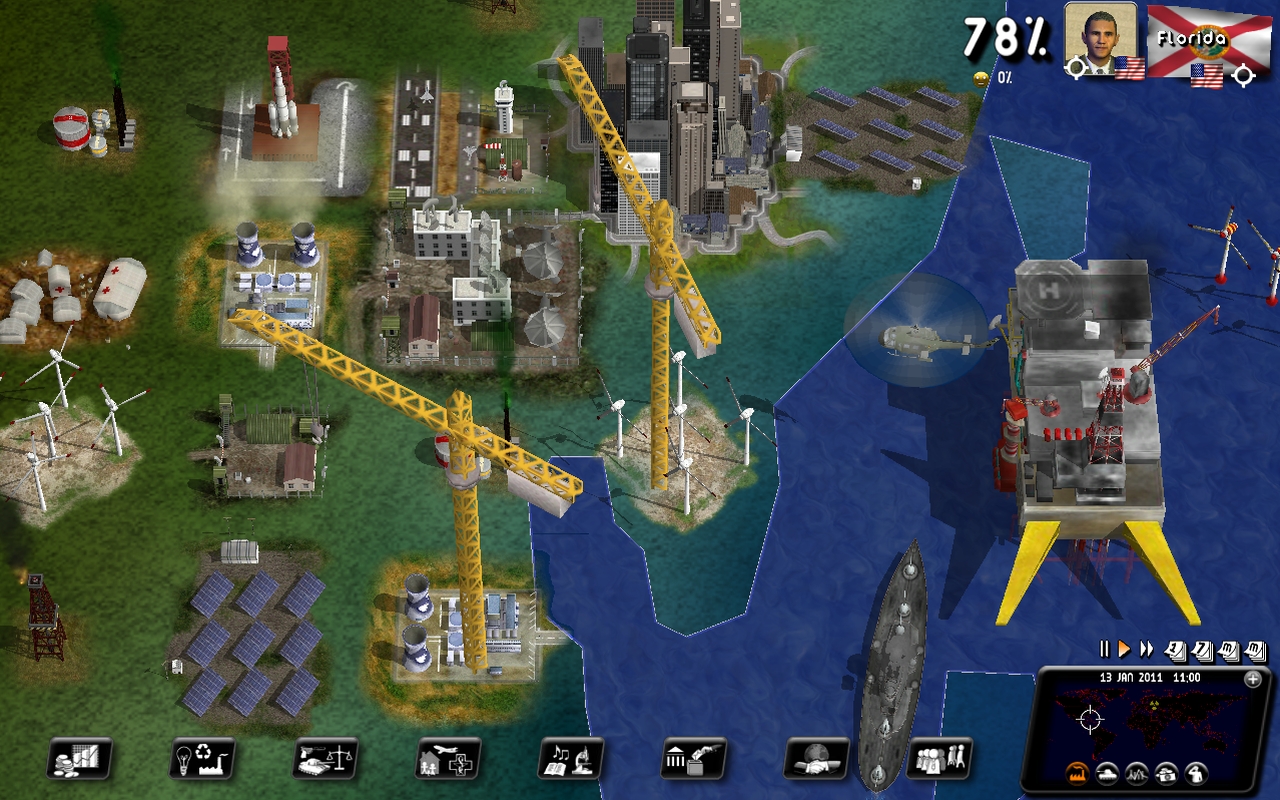
Task: Click the crosshair next to the leader portrait
Action: pos(1076,68)
